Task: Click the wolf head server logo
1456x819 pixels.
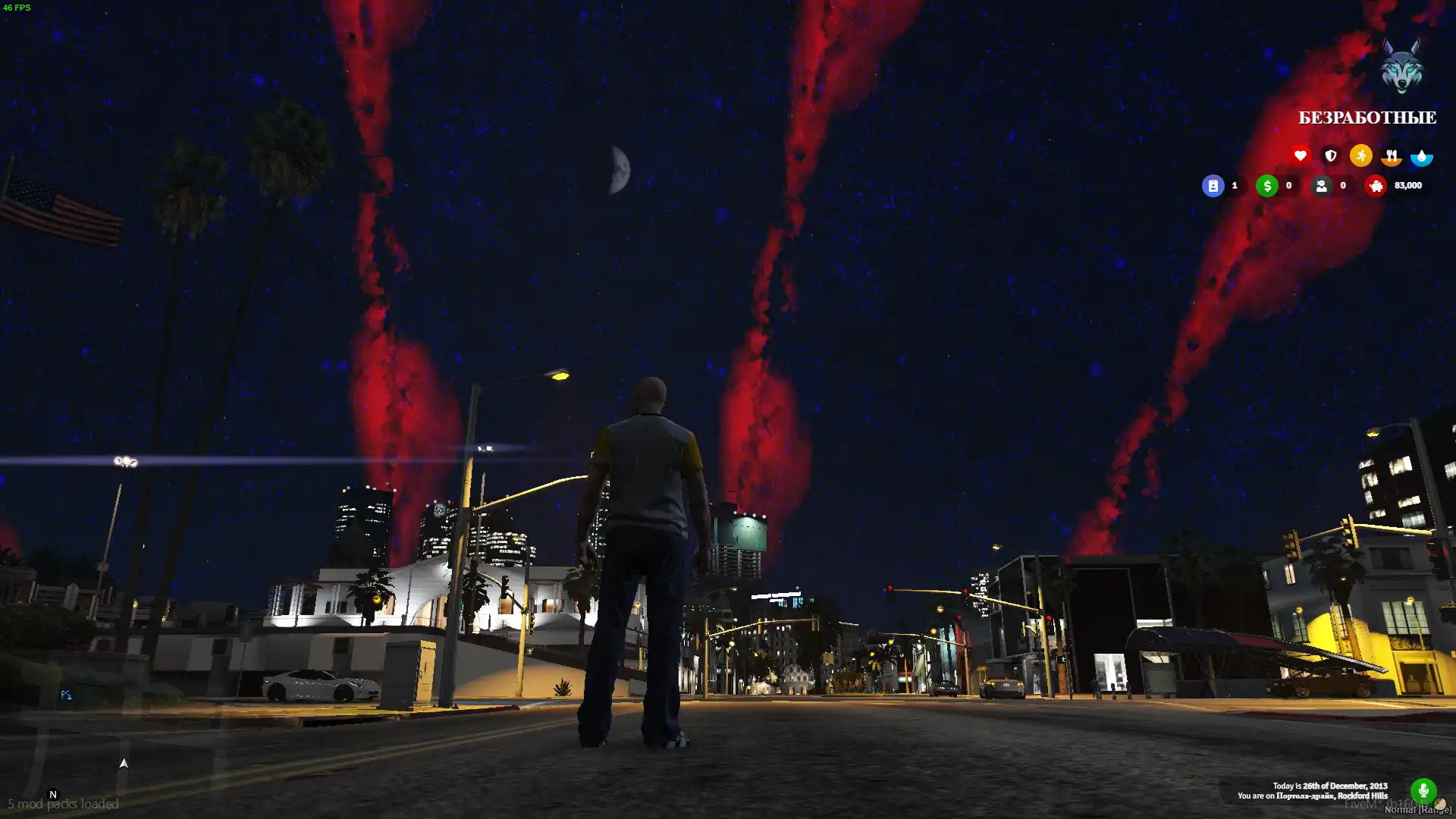Action: tap(1401, 67)
